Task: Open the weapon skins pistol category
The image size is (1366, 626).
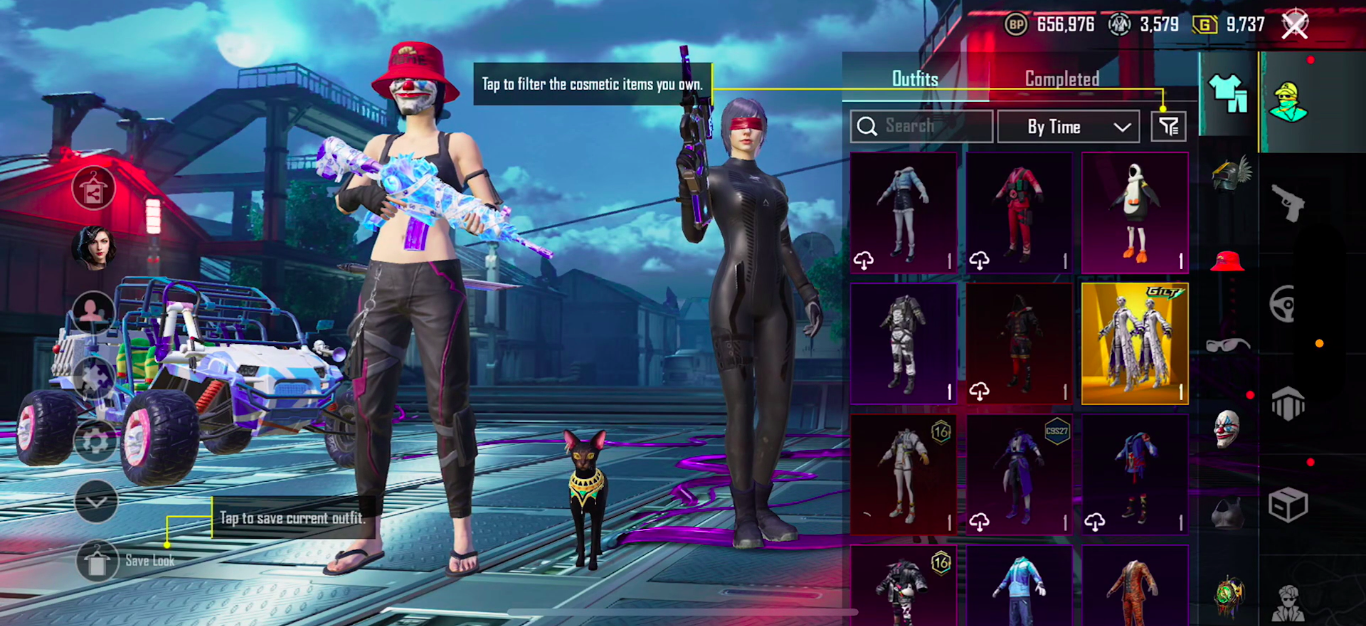Action: [x=1287, y=203]
